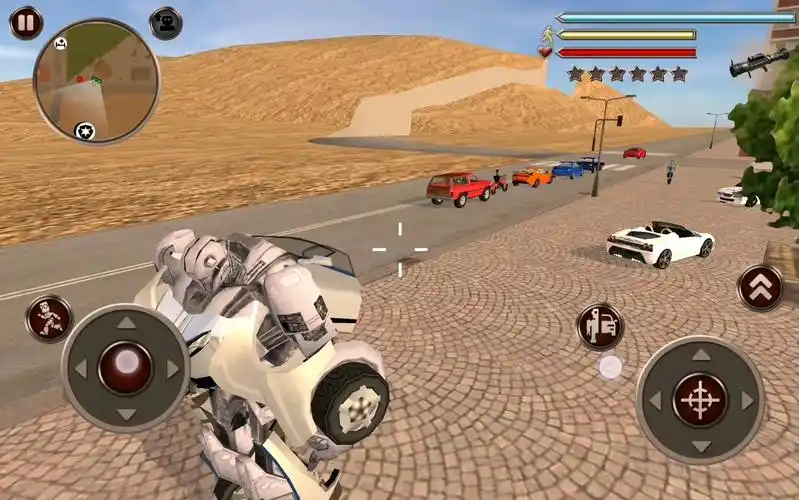Open the circular minimap
Screen dimensions: 799x500
[82, 81]
